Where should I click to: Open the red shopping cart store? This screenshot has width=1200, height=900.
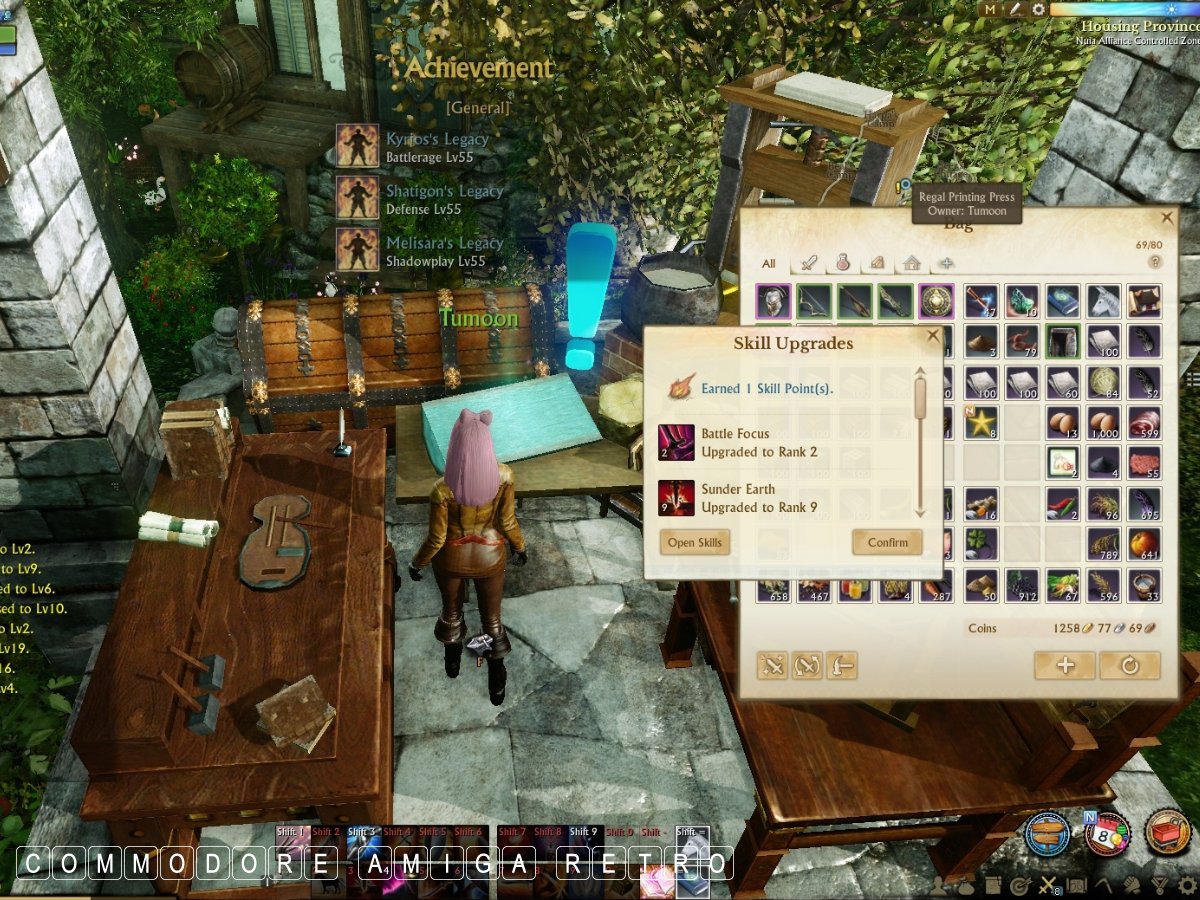coord(1167,832)
